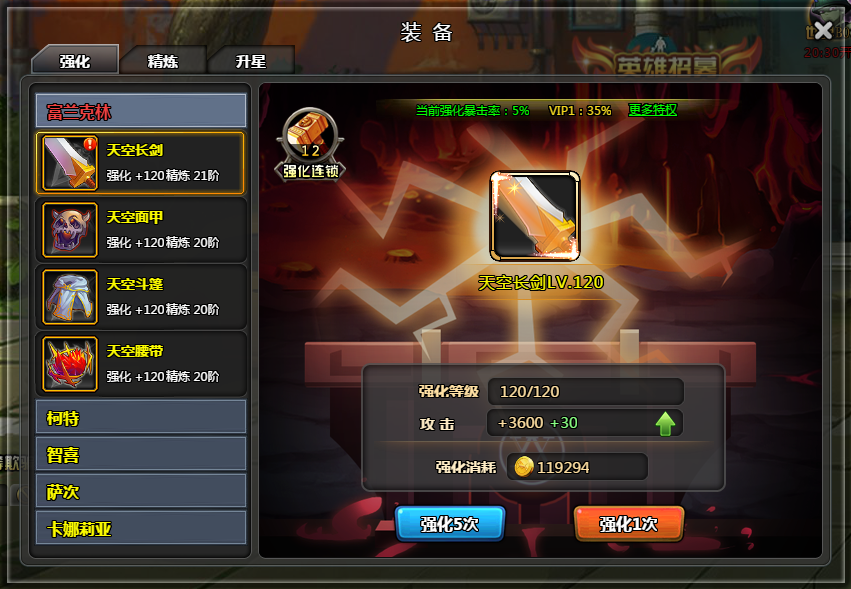The image size is (851, 589).
Task: Click the green attack upgrade arrow
Action: click(666, 423)
